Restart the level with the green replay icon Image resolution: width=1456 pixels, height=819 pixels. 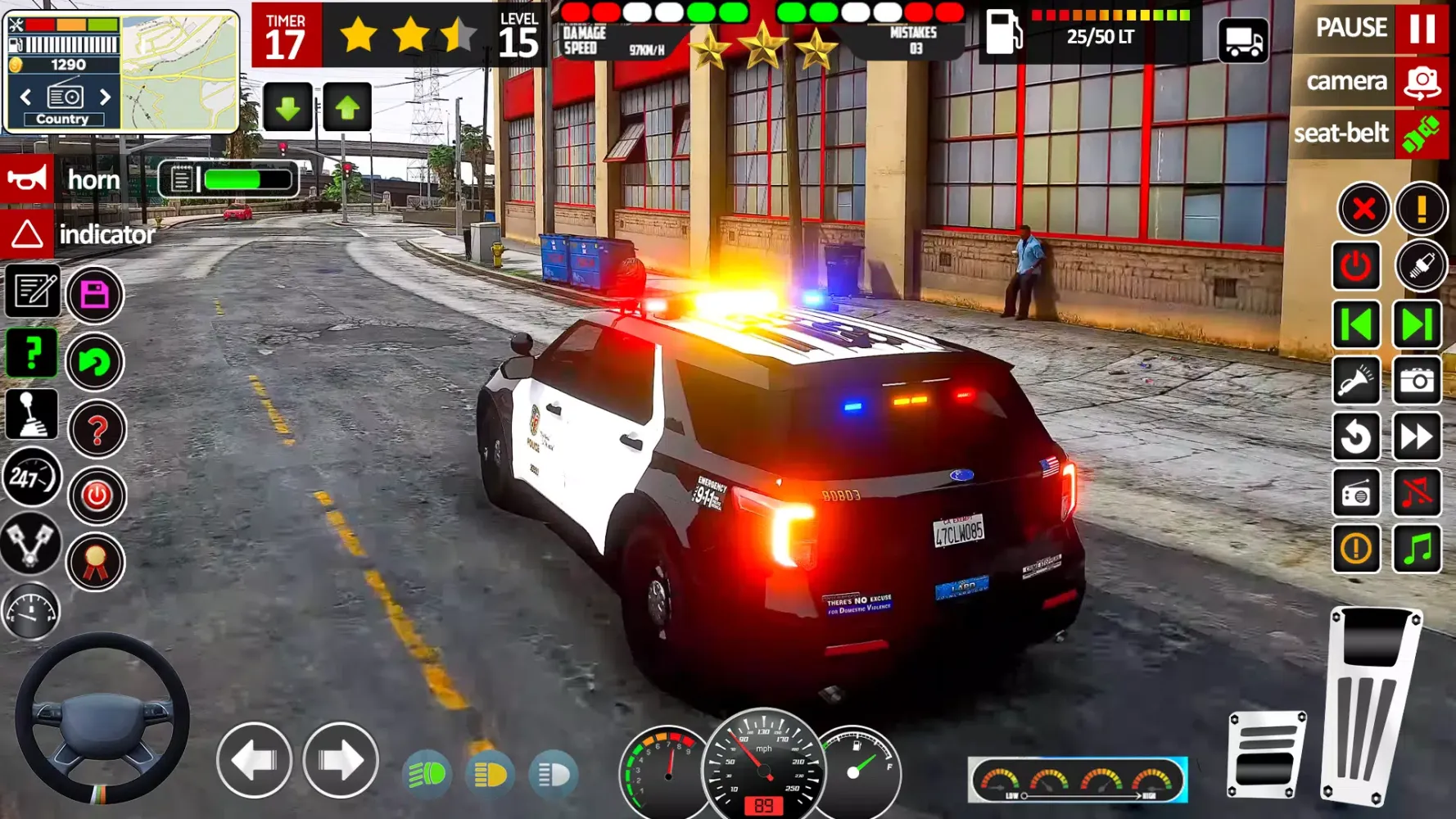(94, 362)
